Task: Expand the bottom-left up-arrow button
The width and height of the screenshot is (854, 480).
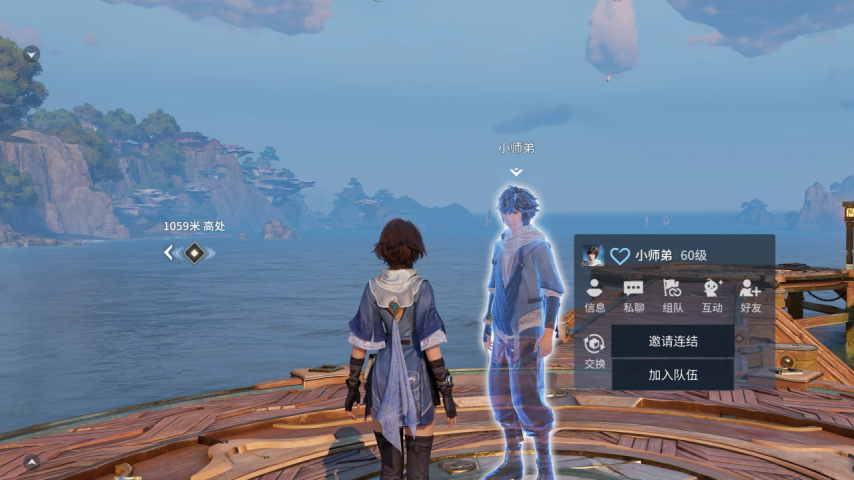Action: (32, 462)
